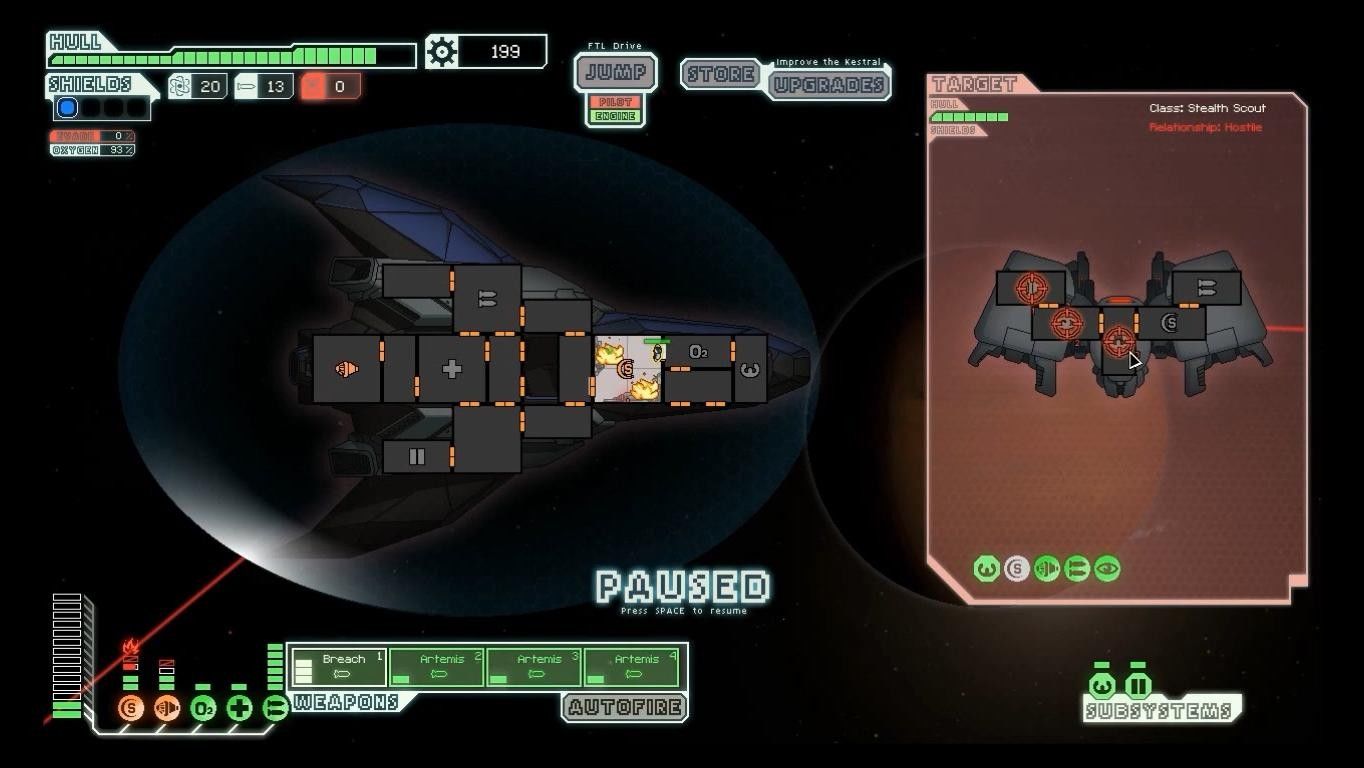The height and width of the screenshot is (768, 1364).
Task: Select the Artemis missile in weapon slot 2
Action: tap(436, 667)
